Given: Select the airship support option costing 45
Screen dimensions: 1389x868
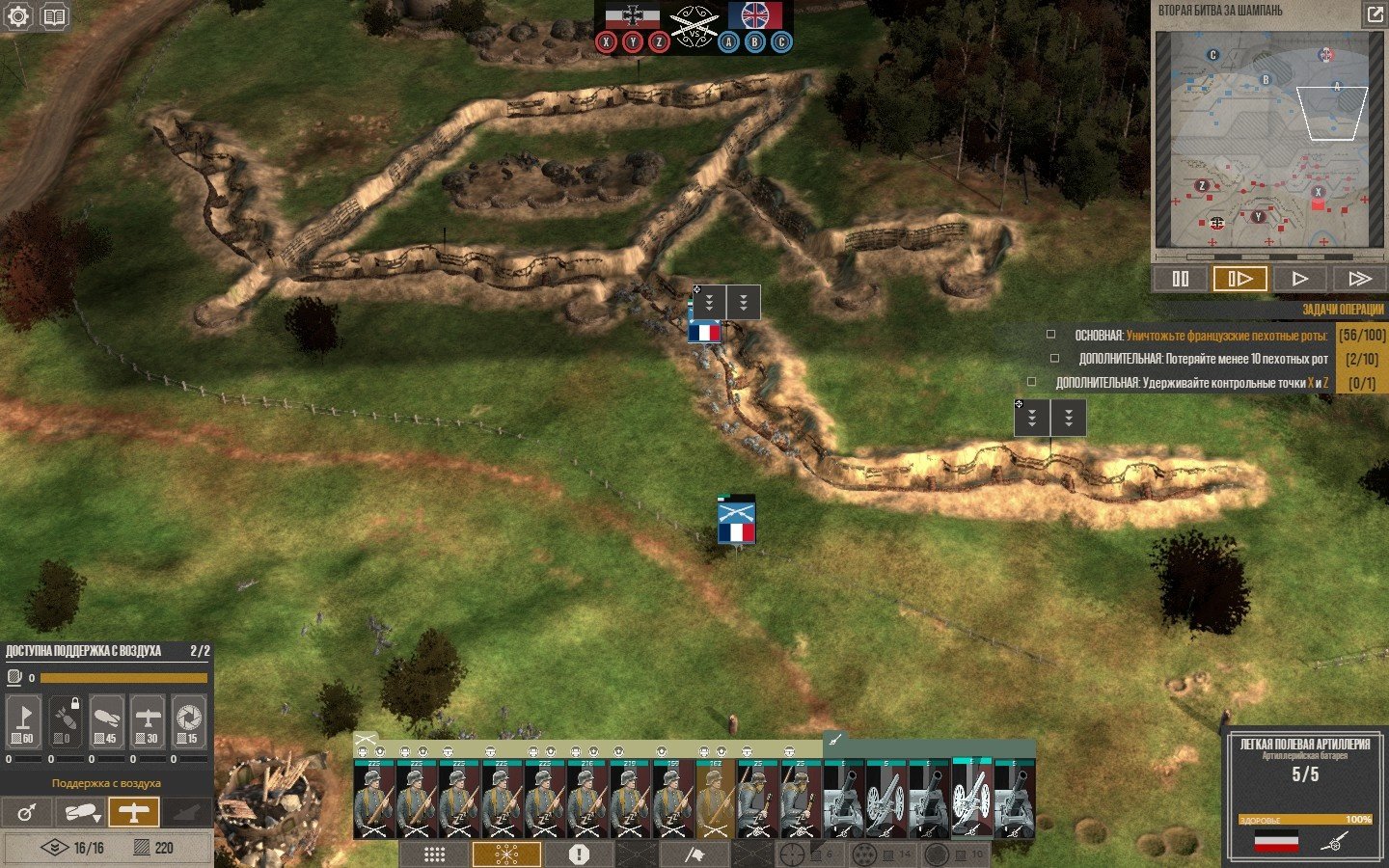Looking at the screenshot, I should coord(106,720).
